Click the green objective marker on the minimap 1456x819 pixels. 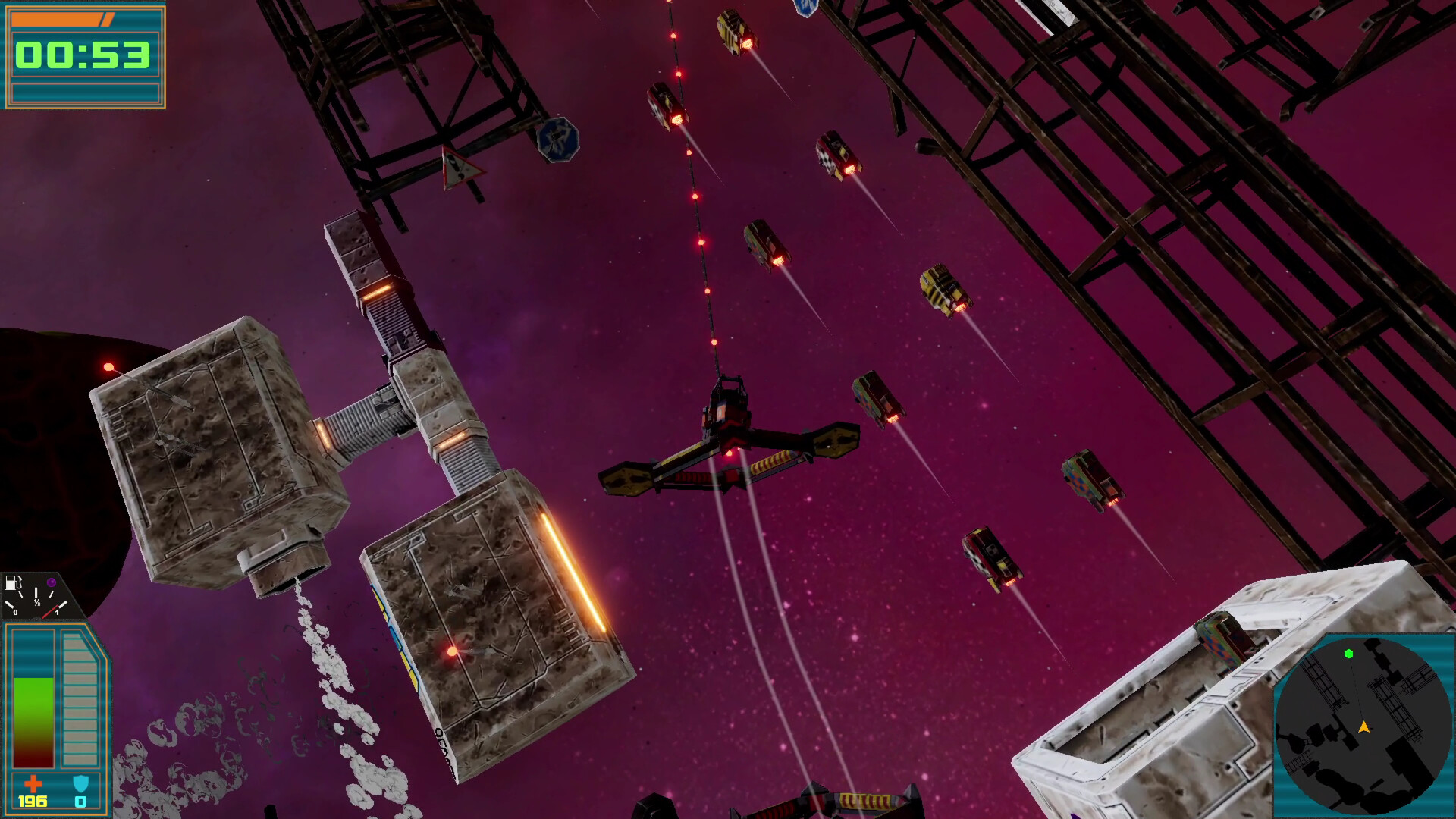click(x=1349, y=654)
